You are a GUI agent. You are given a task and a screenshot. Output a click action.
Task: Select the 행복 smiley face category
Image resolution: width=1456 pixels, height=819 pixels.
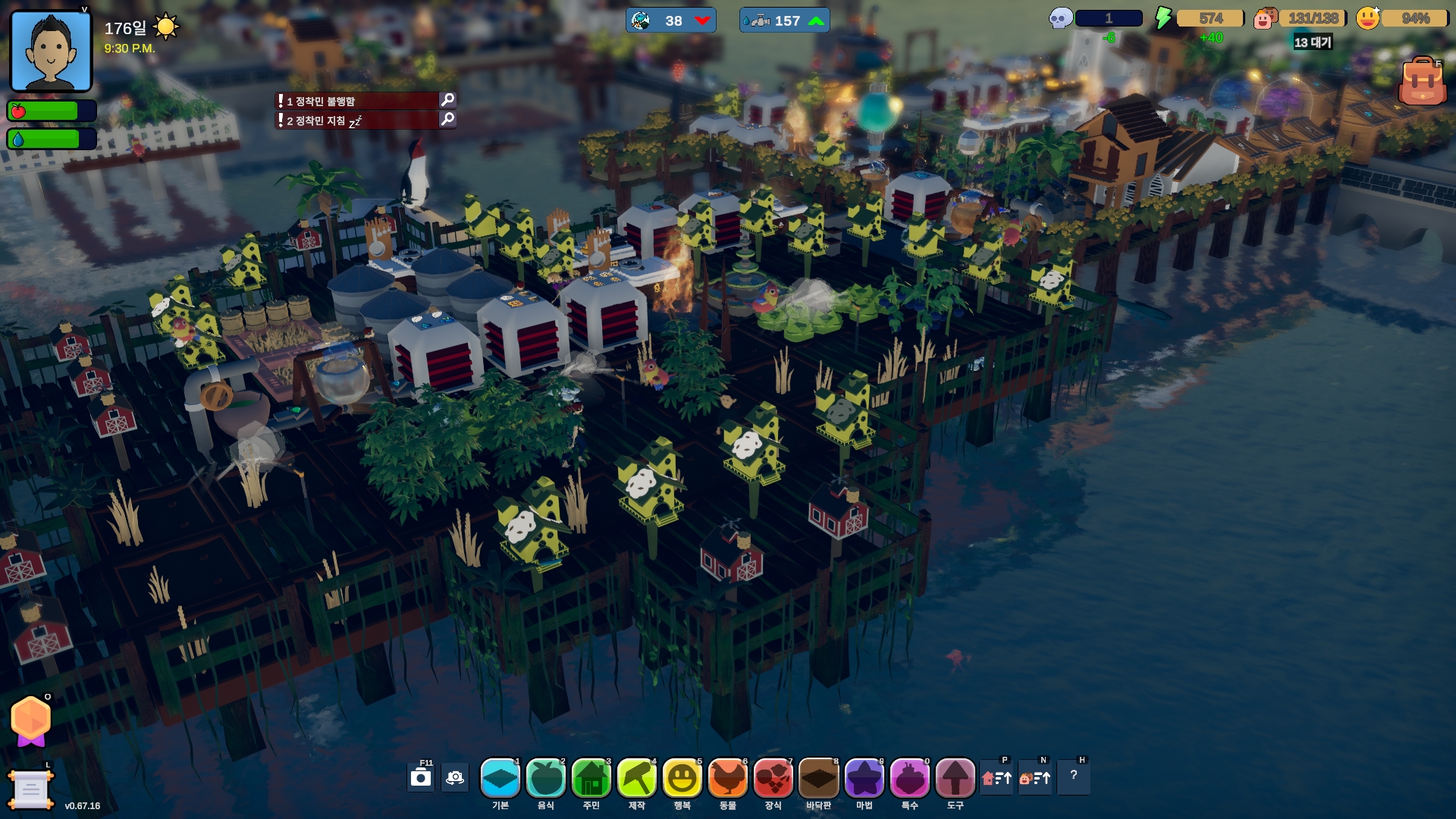tap(682, 778)
